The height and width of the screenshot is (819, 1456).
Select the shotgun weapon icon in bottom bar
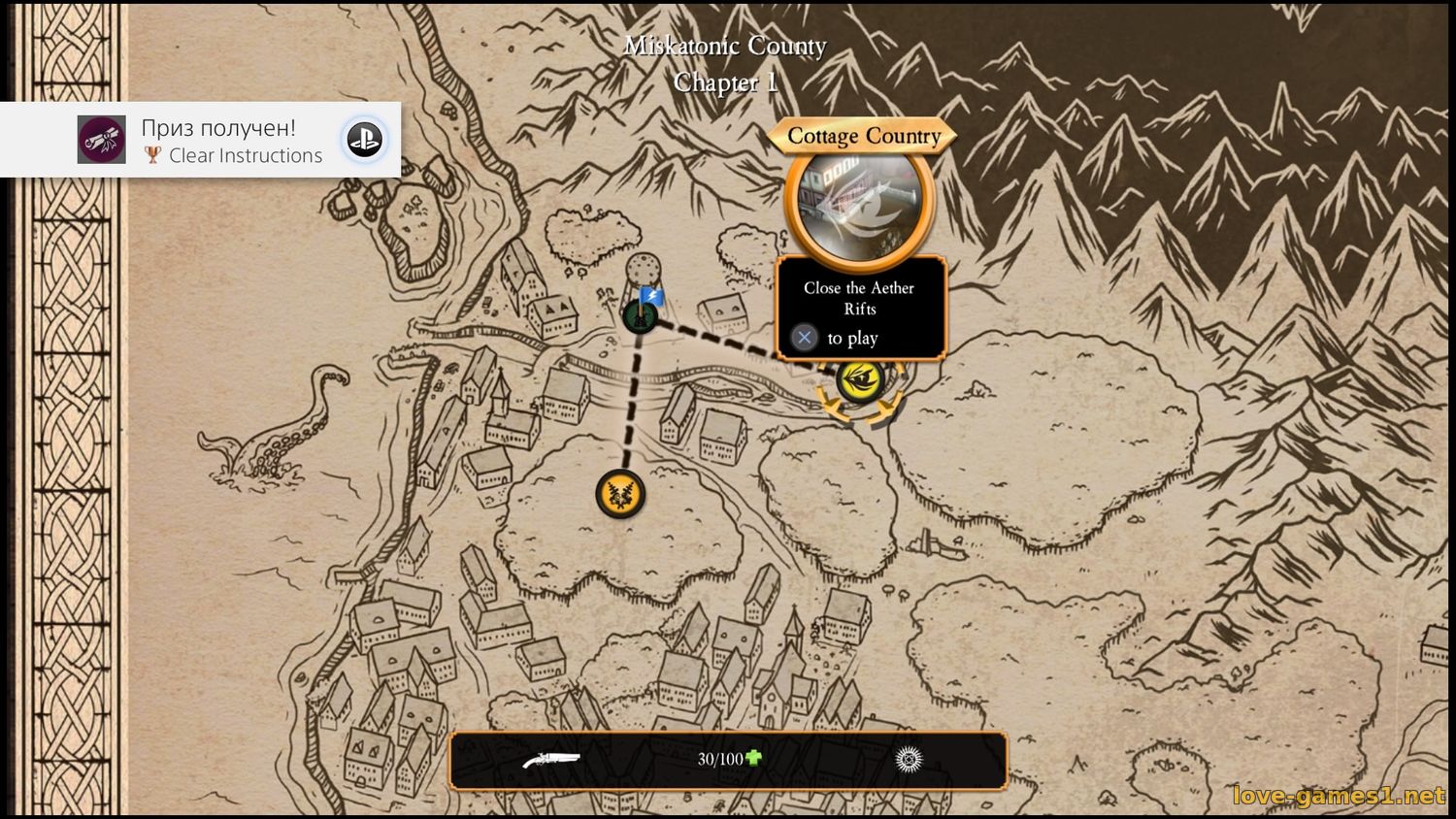550,760
